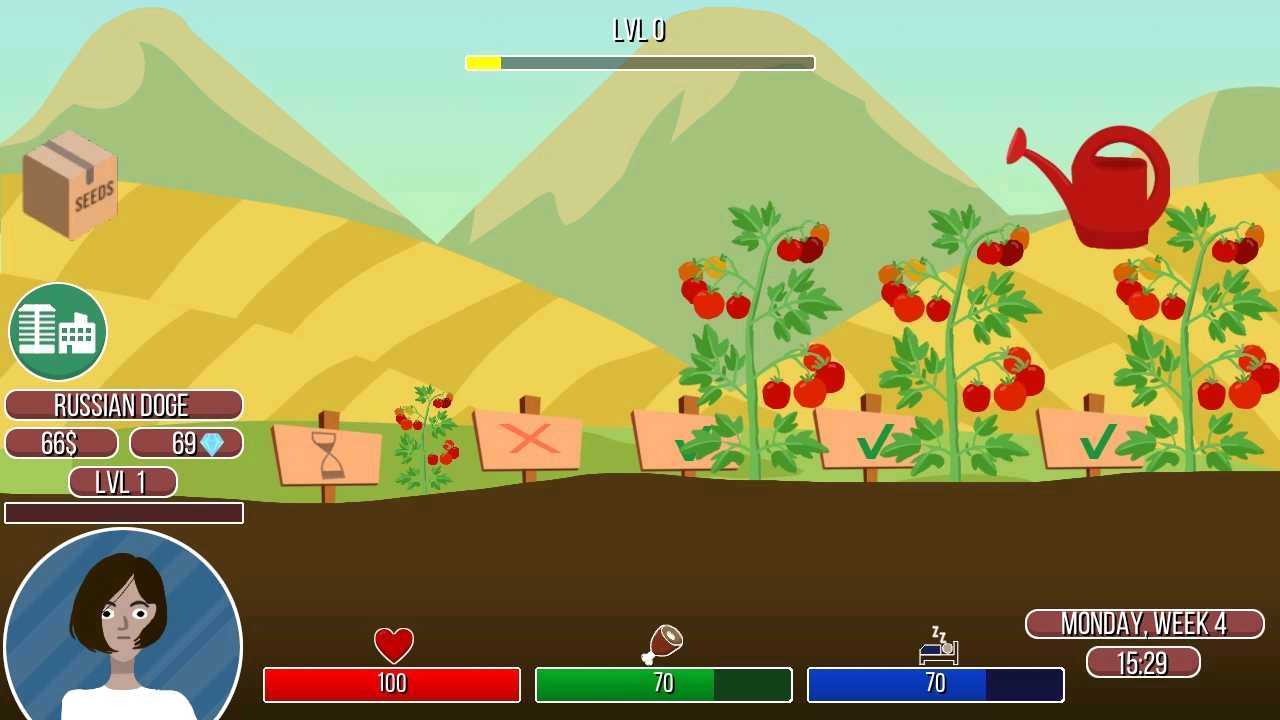Click the diamond currency counter showing 69
Screen dimensions: 1280x720
click(x=187, y=443)
